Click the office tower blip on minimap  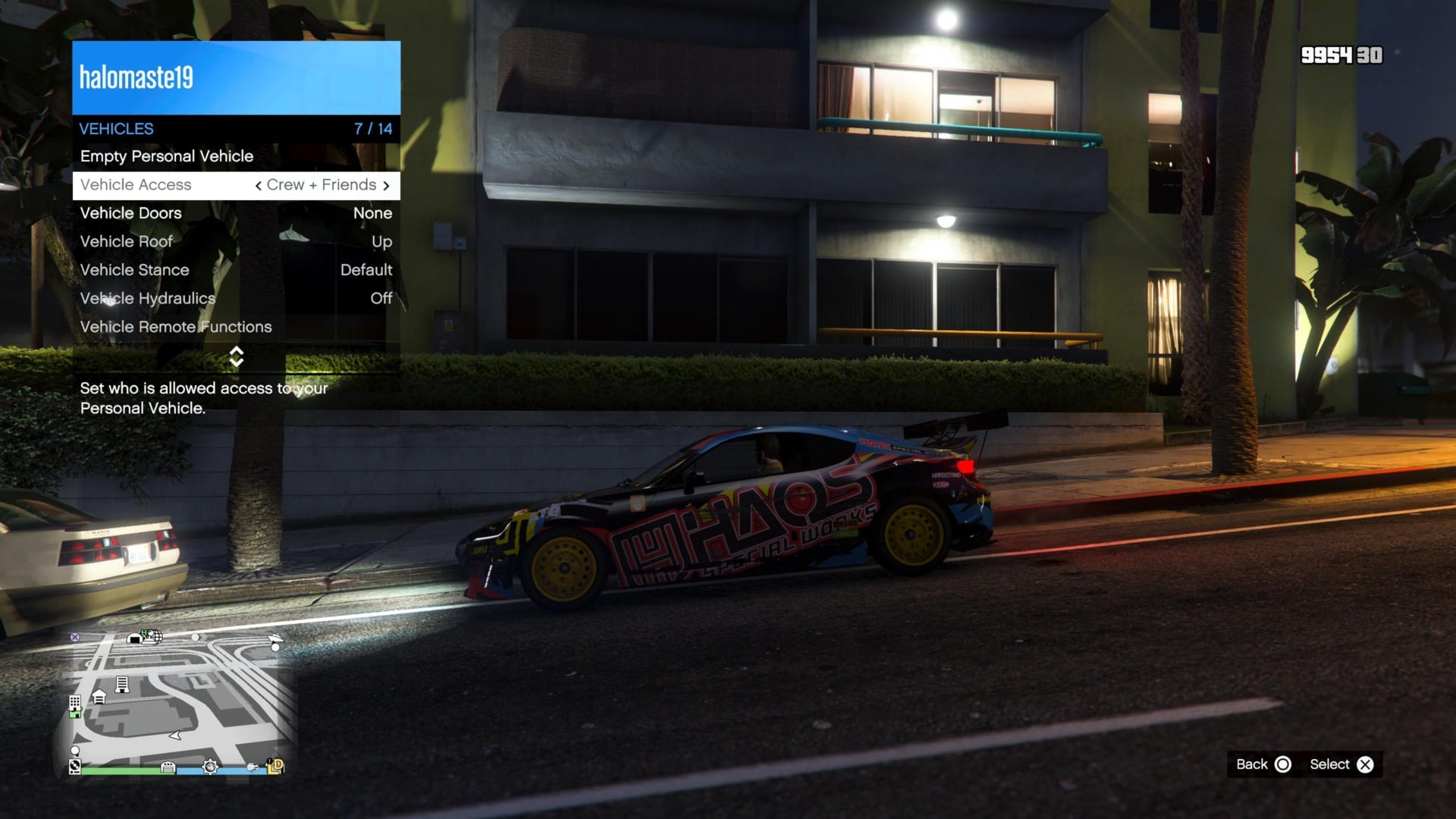click(x=122, y=683)
